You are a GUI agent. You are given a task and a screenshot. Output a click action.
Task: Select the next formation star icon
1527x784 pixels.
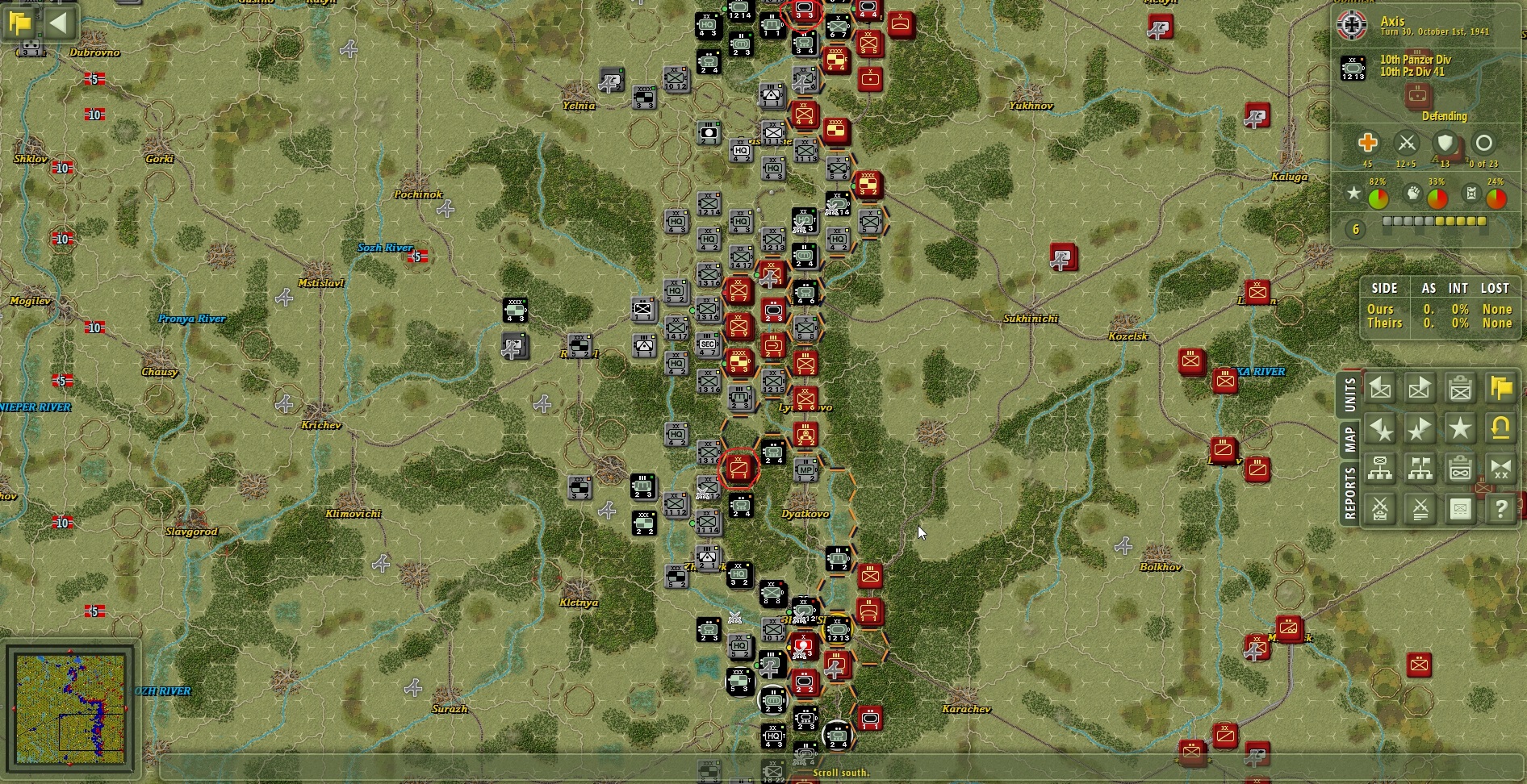point(1420,429)
